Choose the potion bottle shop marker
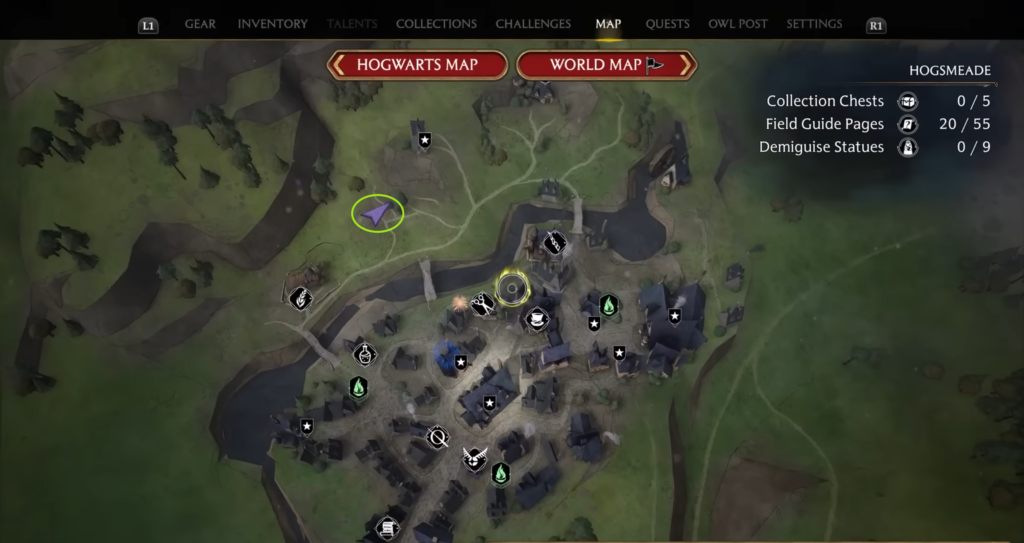The width and height of the screenshot is (1024, 543). [364, 353]
